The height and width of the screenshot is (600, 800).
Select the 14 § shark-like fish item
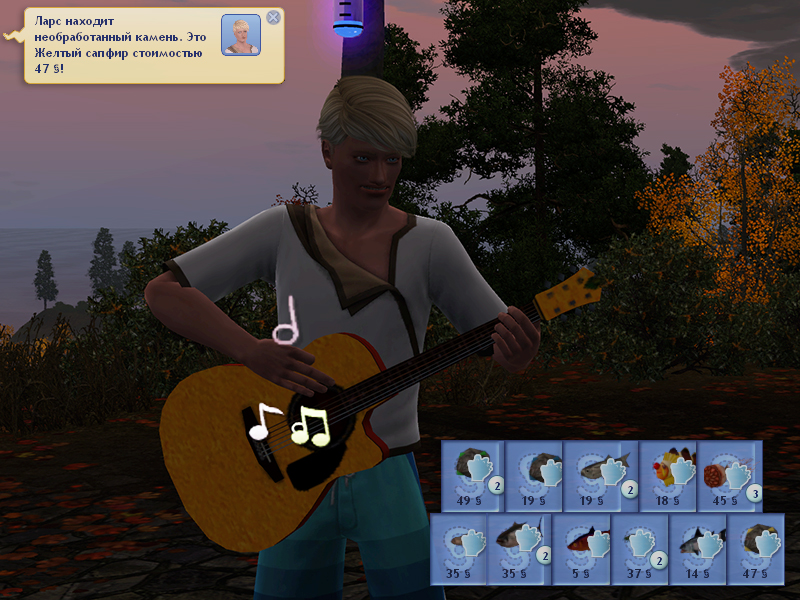(x=697, y=549)
